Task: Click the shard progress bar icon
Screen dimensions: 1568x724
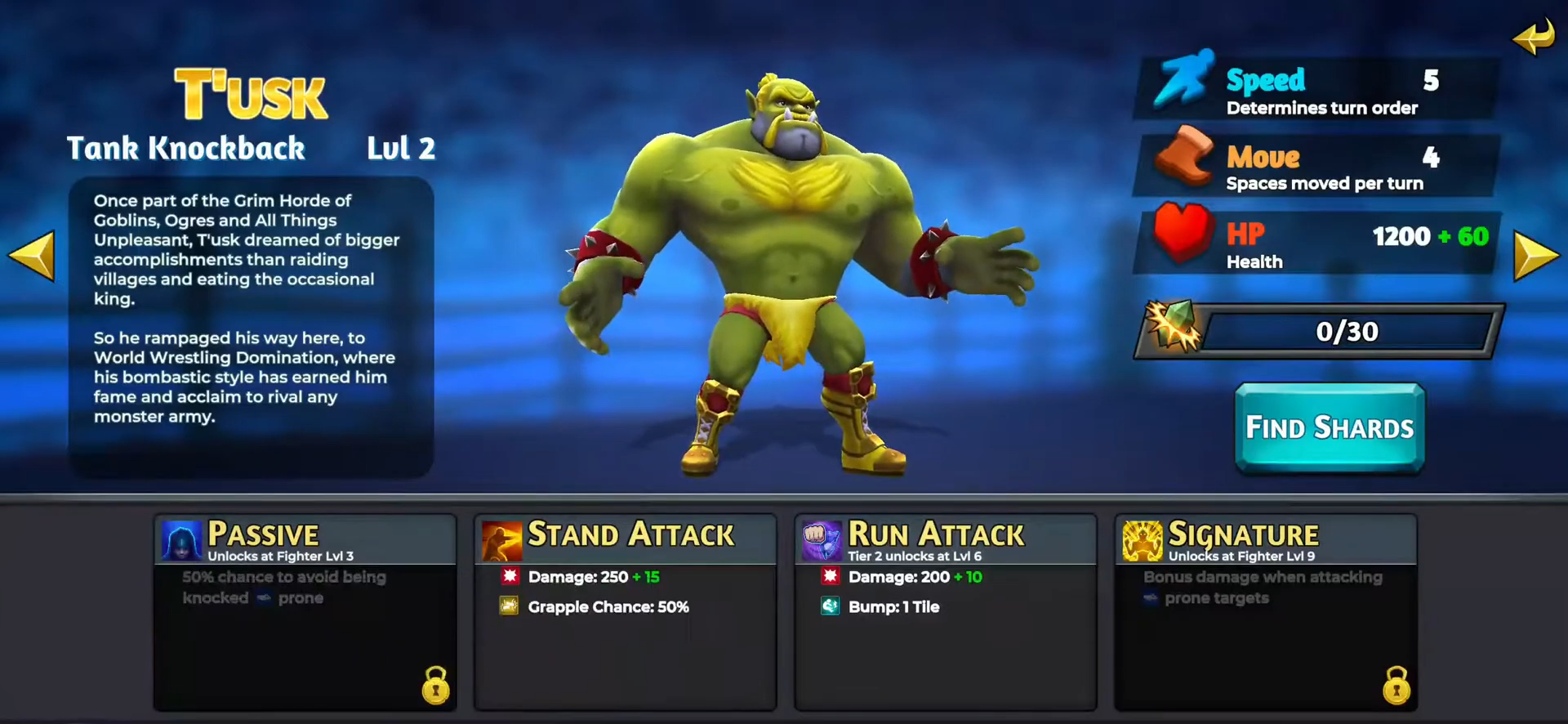Action: (1173, 327)
